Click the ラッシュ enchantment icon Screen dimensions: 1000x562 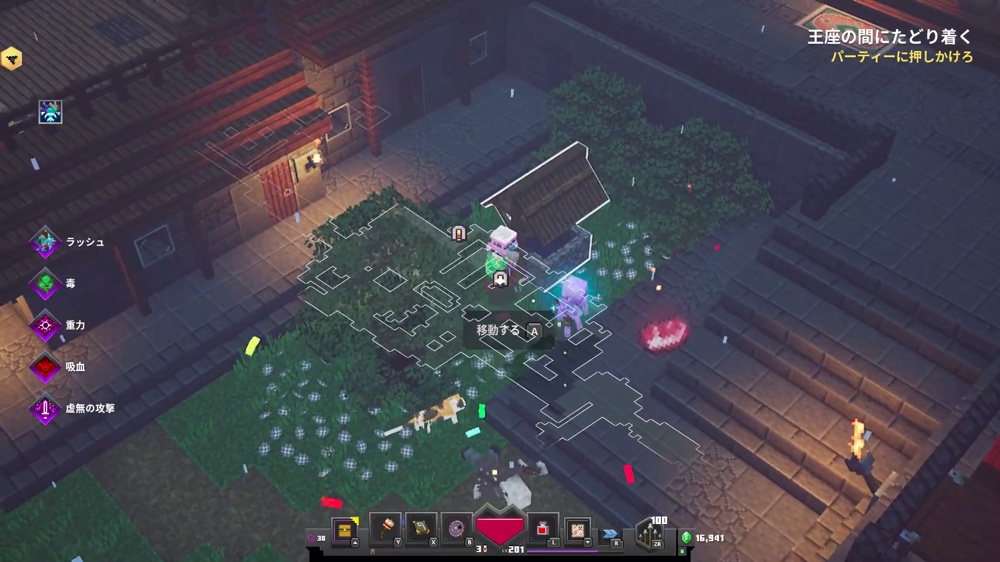point(45,242)
